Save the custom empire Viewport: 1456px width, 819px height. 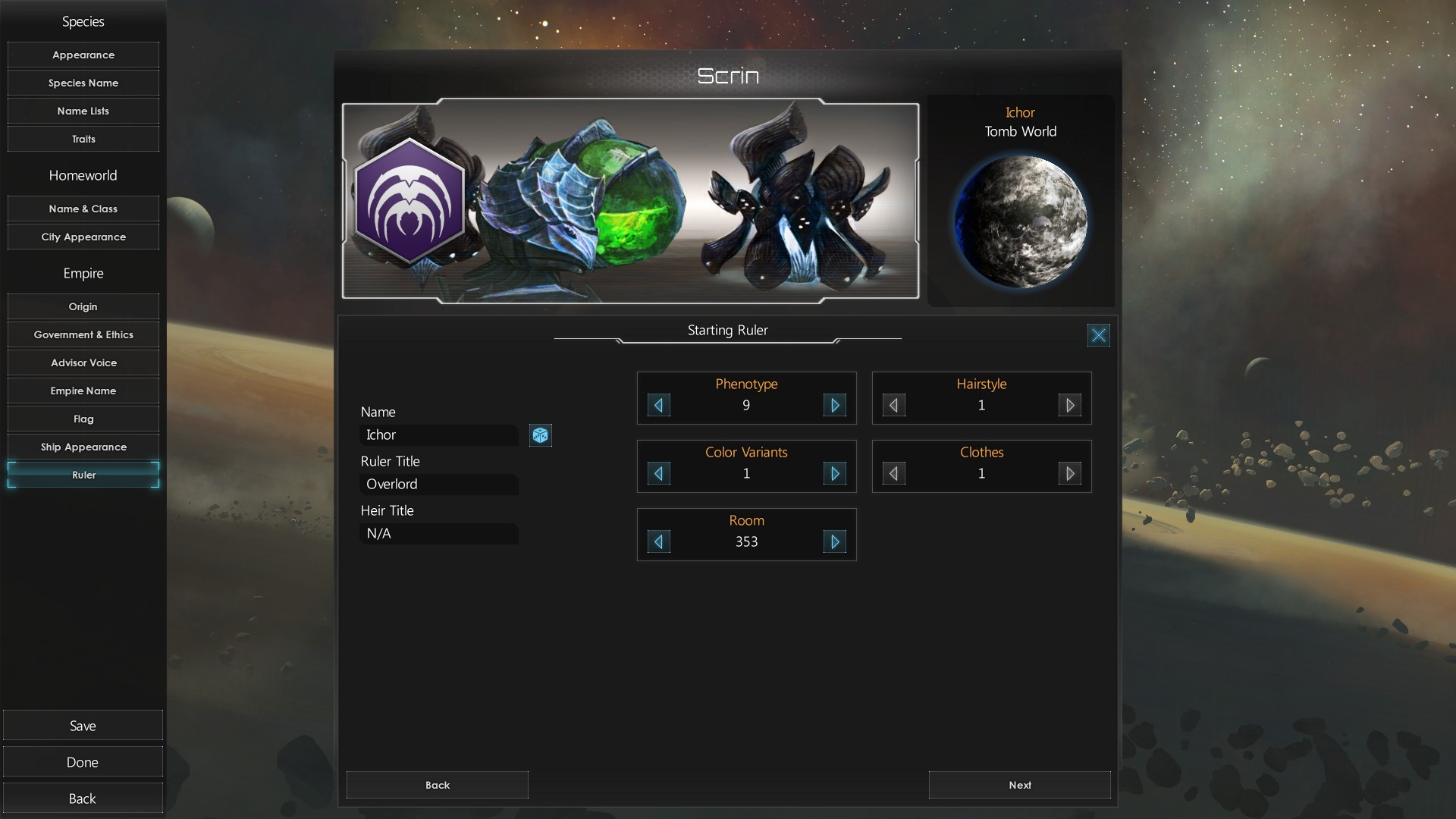(83, 726)
